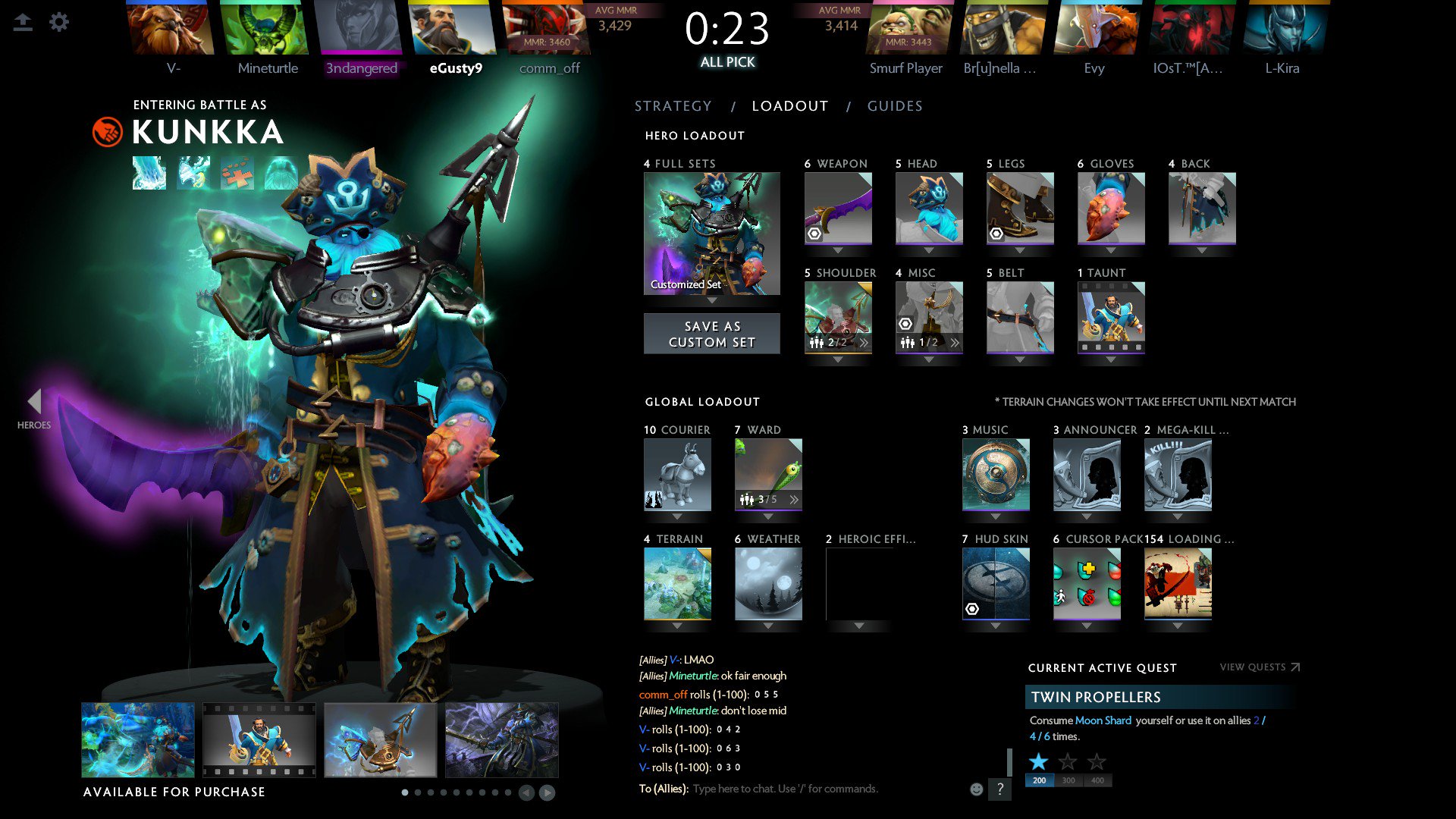Toggle the second pagination dot below purchases
This screenshot has width=1456, height=819.
tap(418, 793)
